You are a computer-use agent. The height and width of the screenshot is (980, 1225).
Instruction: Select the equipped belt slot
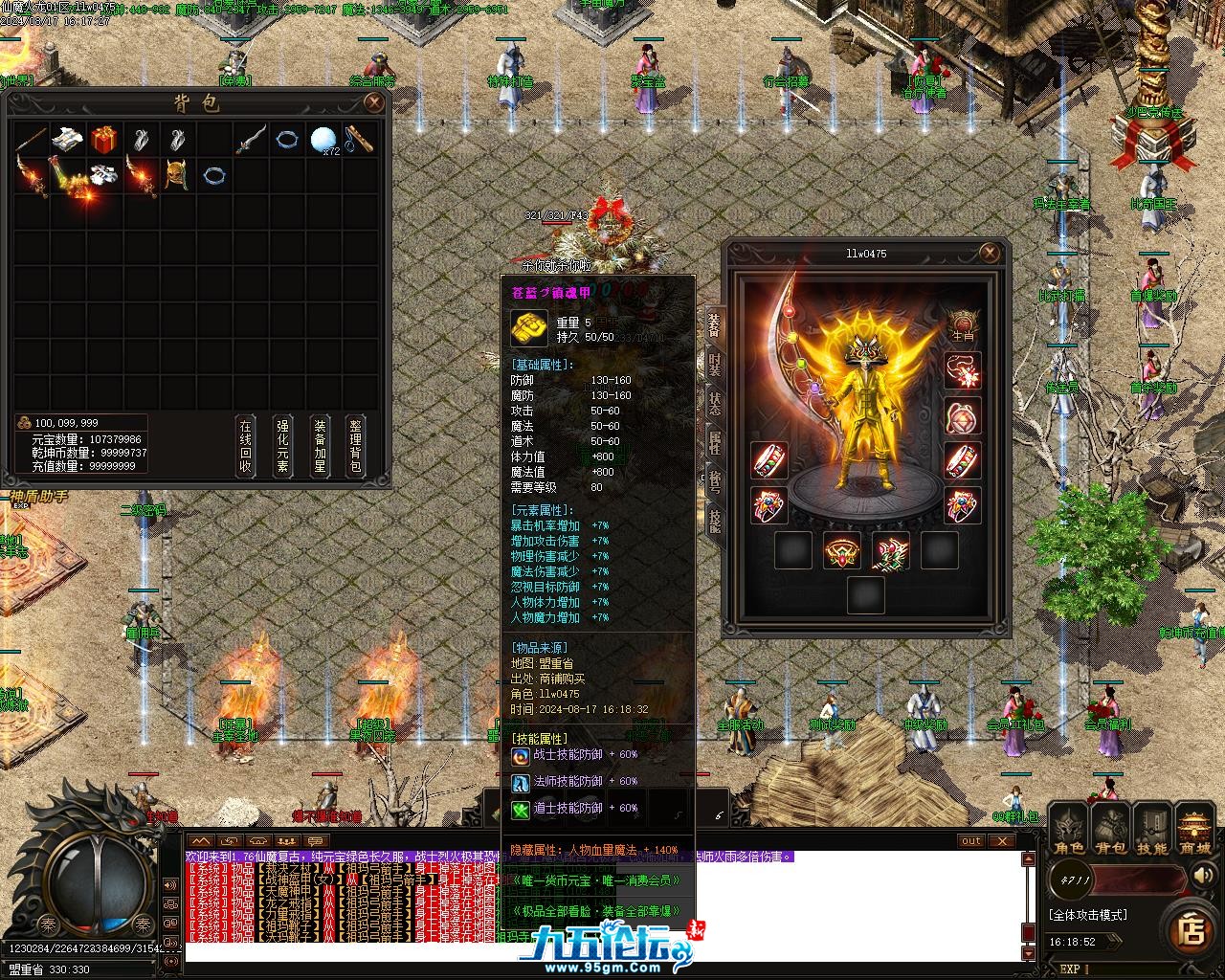(843, 552)
